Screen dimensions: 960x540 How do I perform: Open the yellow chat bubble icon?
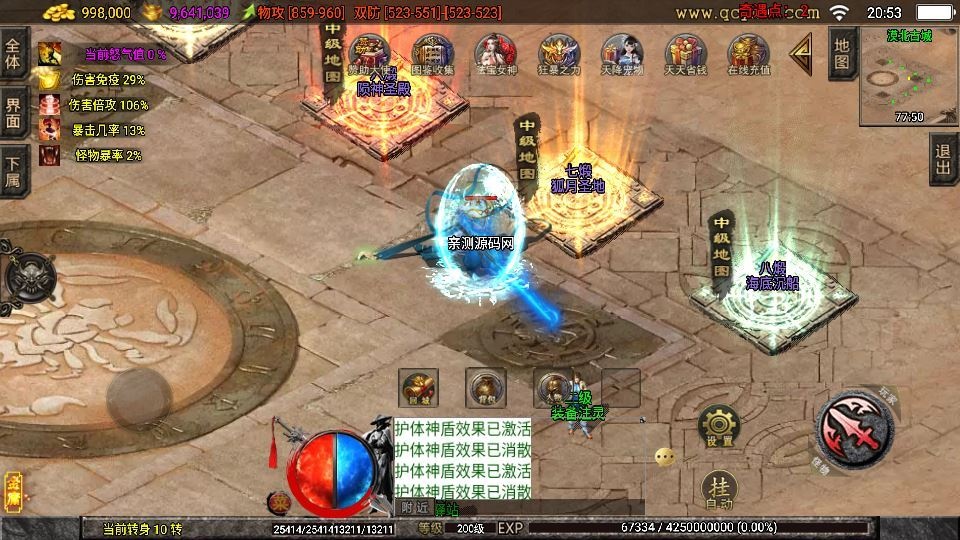coord(665,457)
